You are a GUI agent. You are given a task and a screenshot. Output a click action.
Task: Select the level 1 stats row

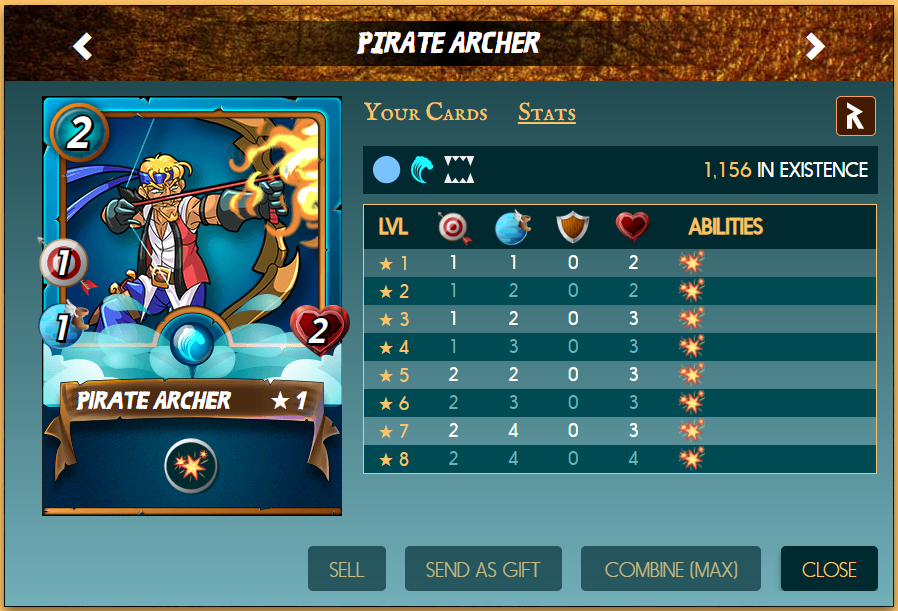coord(620,264)
